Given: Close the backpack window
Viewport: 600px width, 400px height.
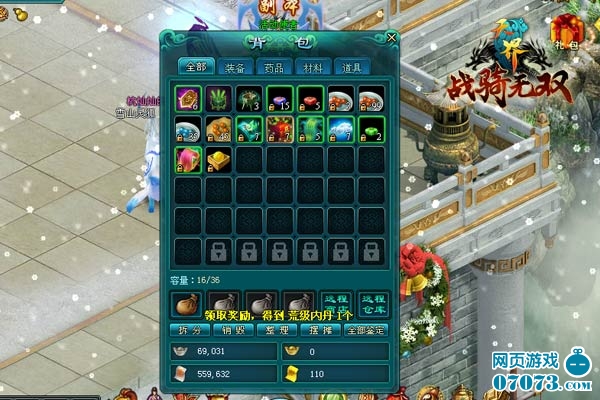Looking at the screenshot, I should [392, 37].
